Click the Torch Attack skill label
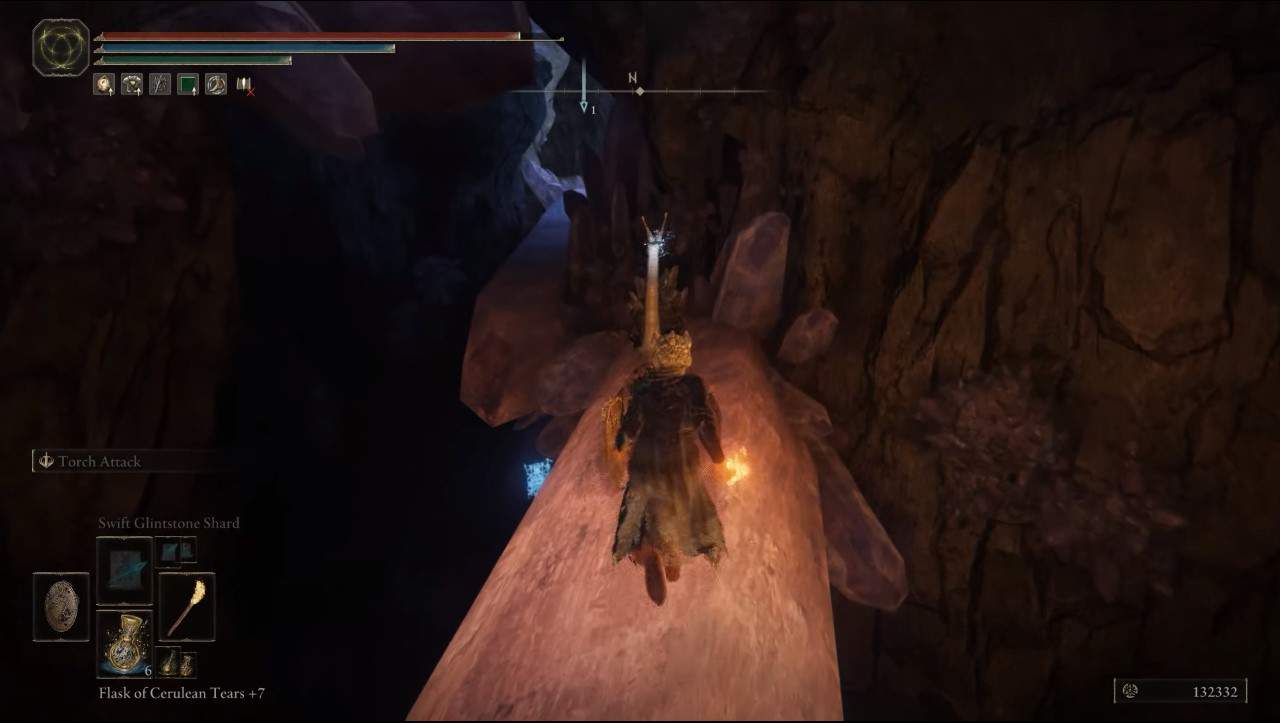This screenshot has height=723, width=1280. click(103, 462)
